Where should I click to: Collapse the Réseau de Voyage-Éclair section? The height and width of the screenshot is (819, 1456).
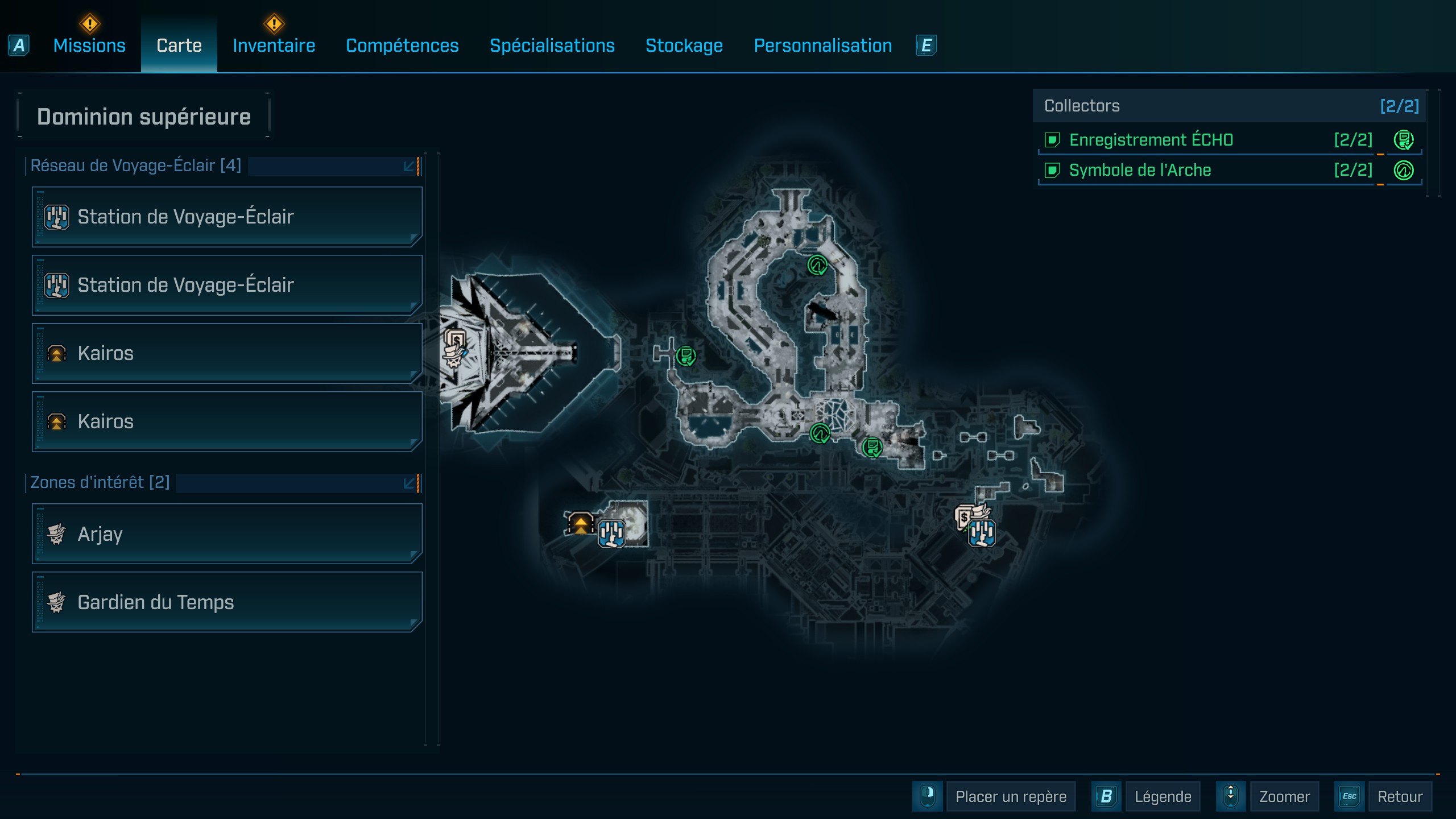(x=409, y=166)
